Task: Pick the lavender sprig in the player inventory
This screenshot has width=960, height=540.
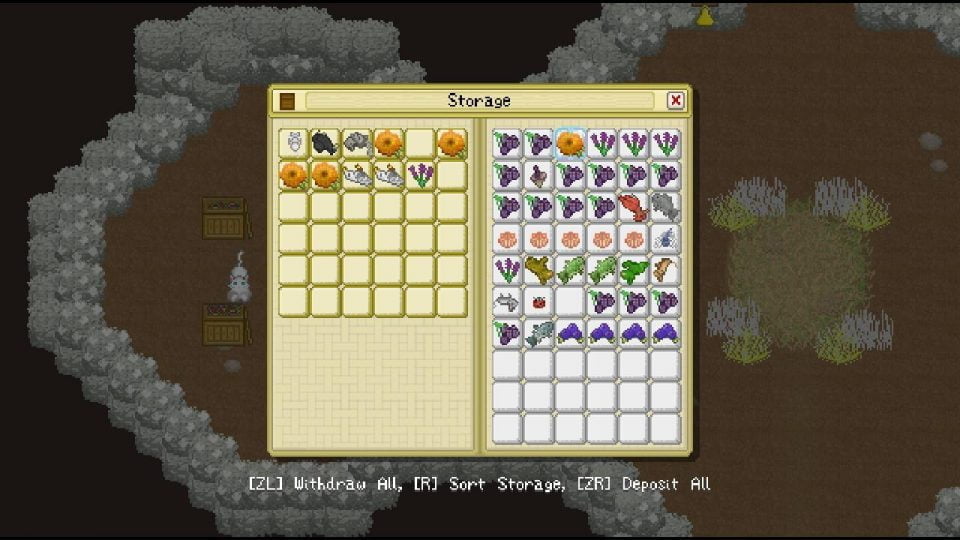Action: 420,176
